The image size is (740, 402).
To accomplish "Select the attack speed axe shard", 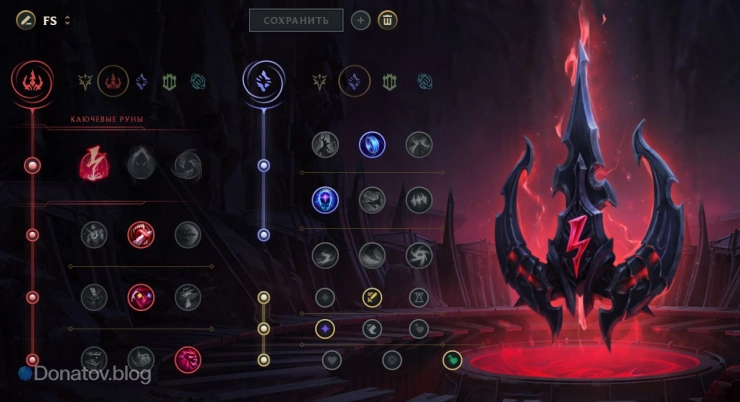I will point(372,297).
